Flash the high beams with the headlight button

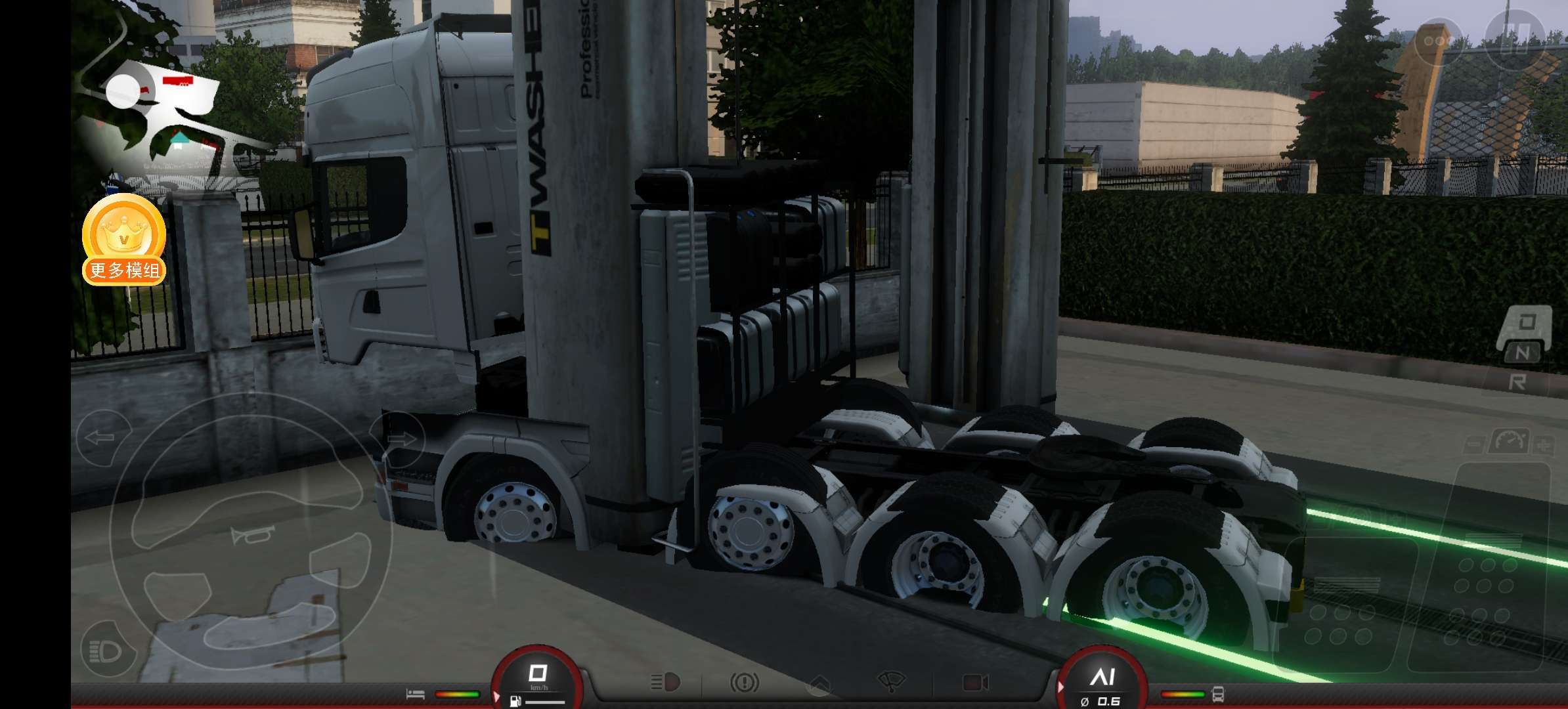coord(107,651)
